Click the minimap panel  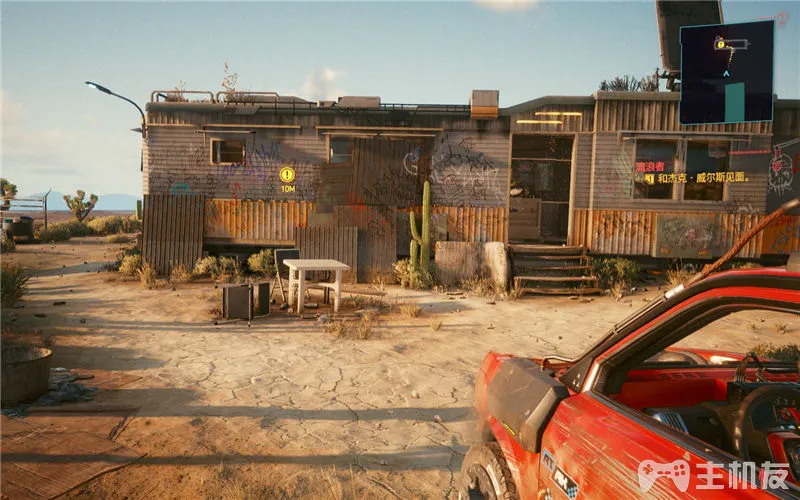click(727, 71)
